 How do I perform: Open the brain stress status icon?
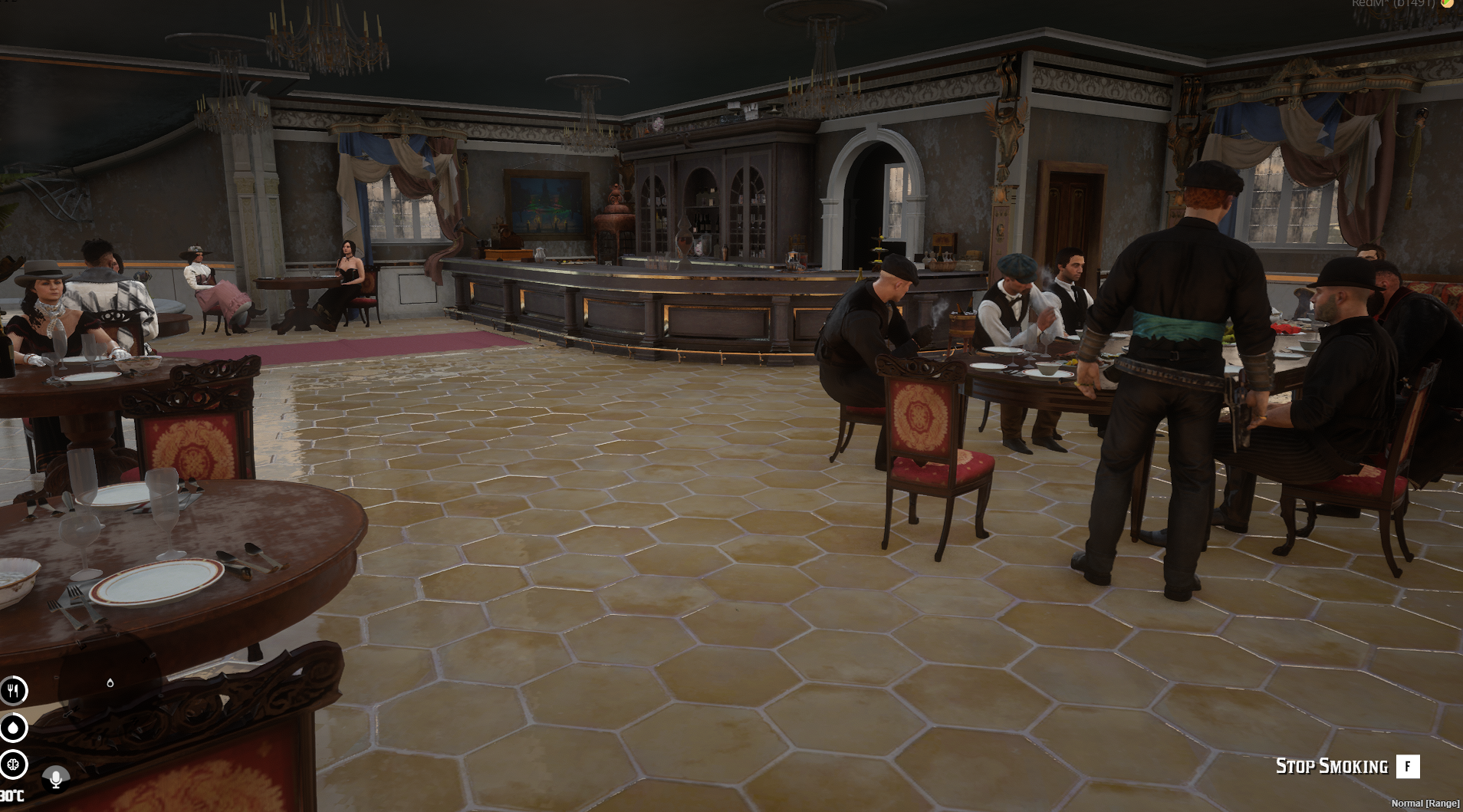(x=13, y=764)
